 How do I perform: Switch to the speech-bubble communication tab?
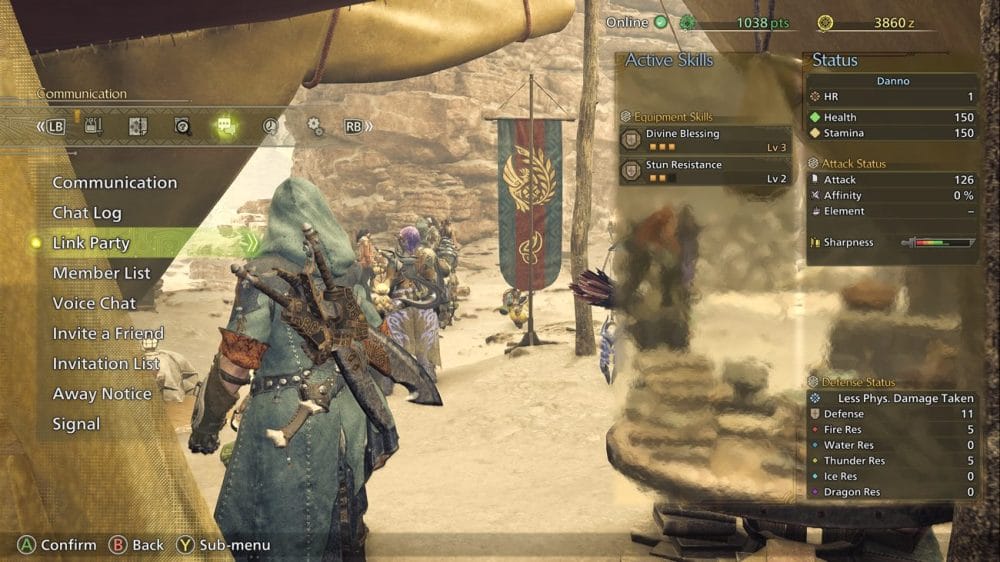tap(226, 127)
